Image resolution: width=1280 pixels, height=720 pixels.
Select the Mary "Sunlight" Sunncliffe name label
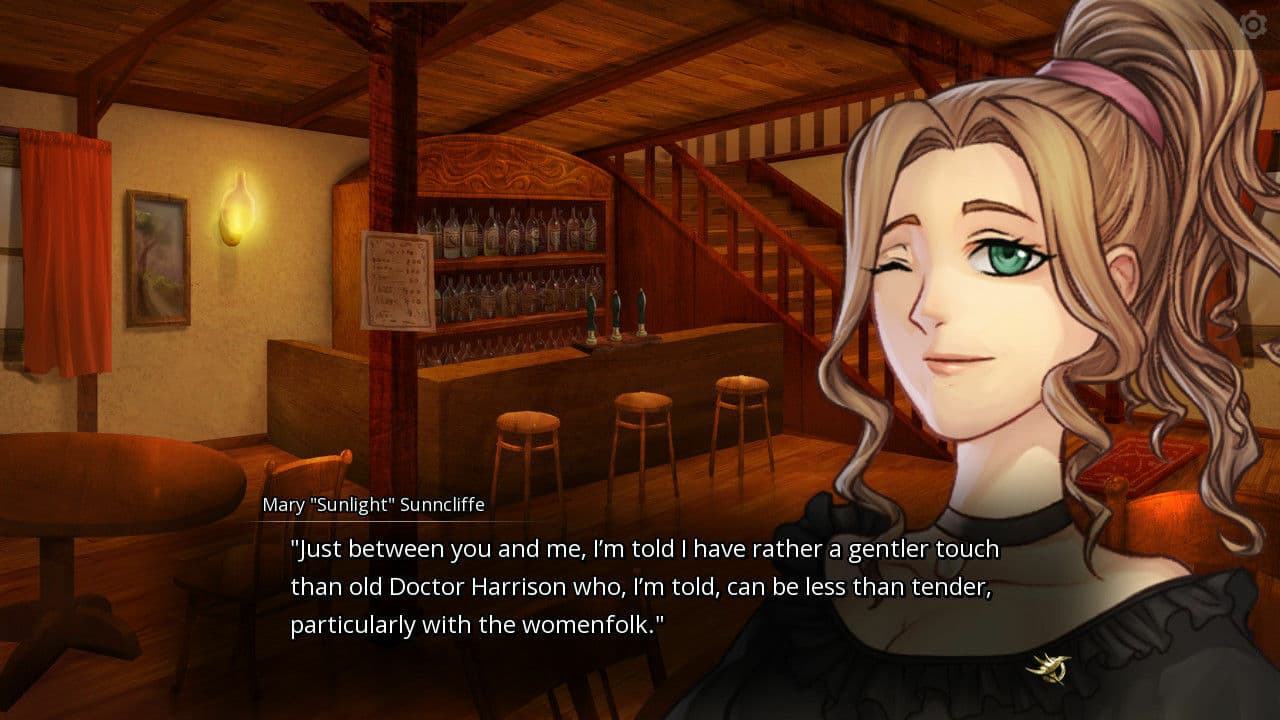(373, 505)
